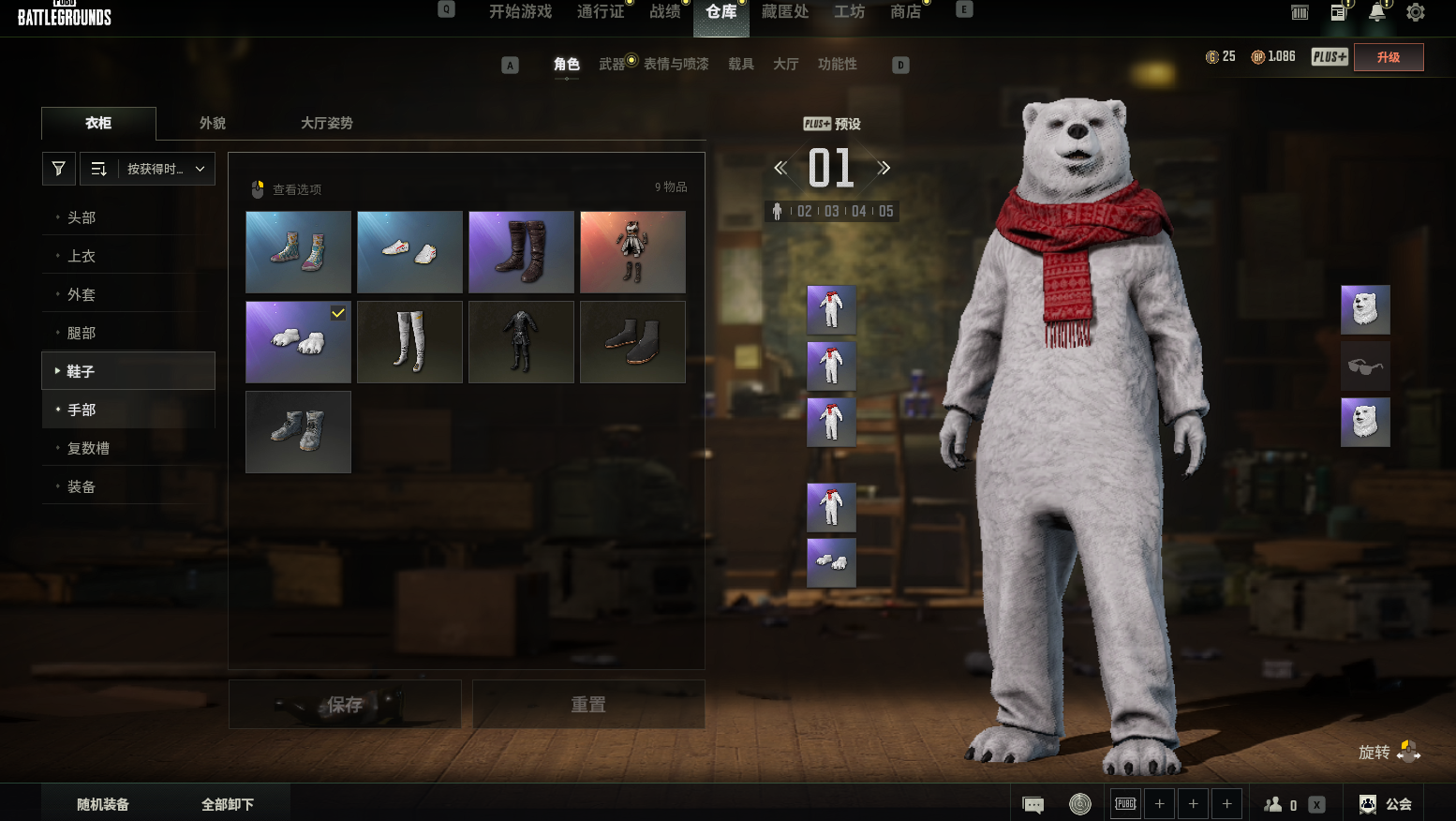The image size is (1456, 821).
Task: Select the tall brown boots item
Action: click(521, 252)
